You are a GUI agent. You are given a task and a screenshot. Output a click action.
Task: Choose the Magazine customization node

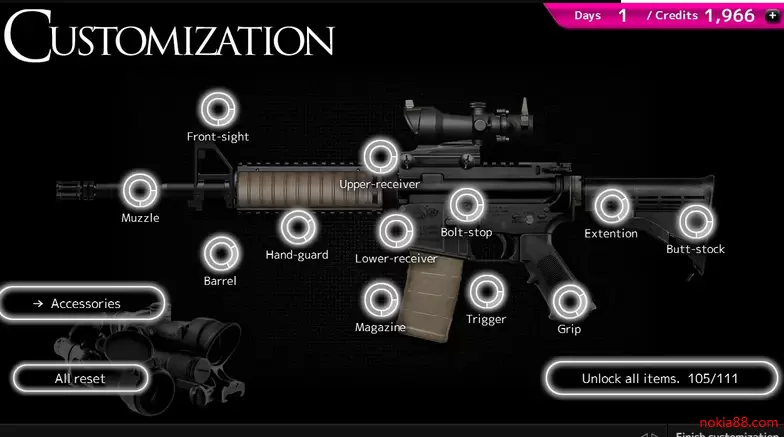click(x=380, y=299)
